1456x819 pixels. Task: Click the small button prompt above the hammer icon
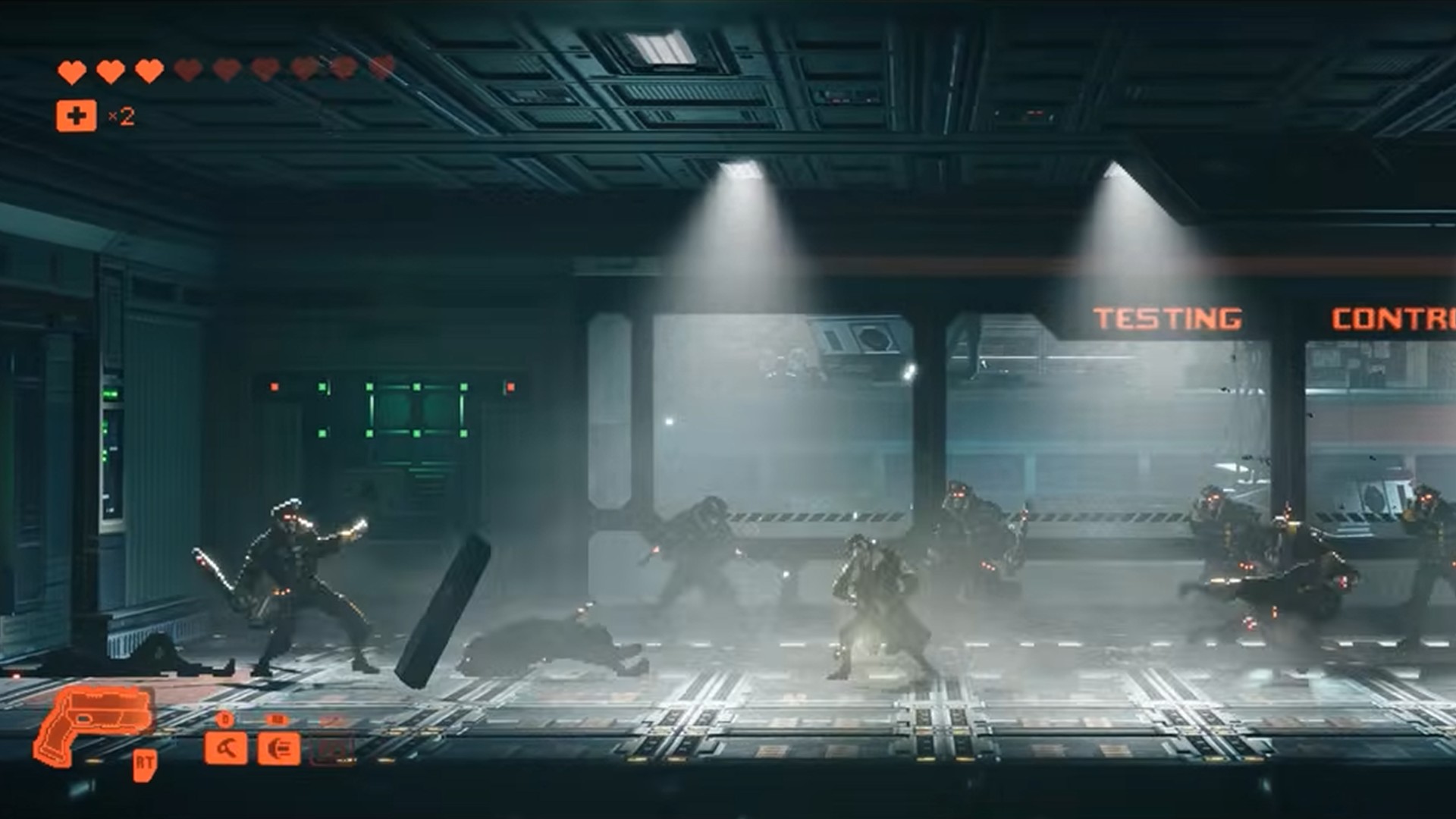223,719
